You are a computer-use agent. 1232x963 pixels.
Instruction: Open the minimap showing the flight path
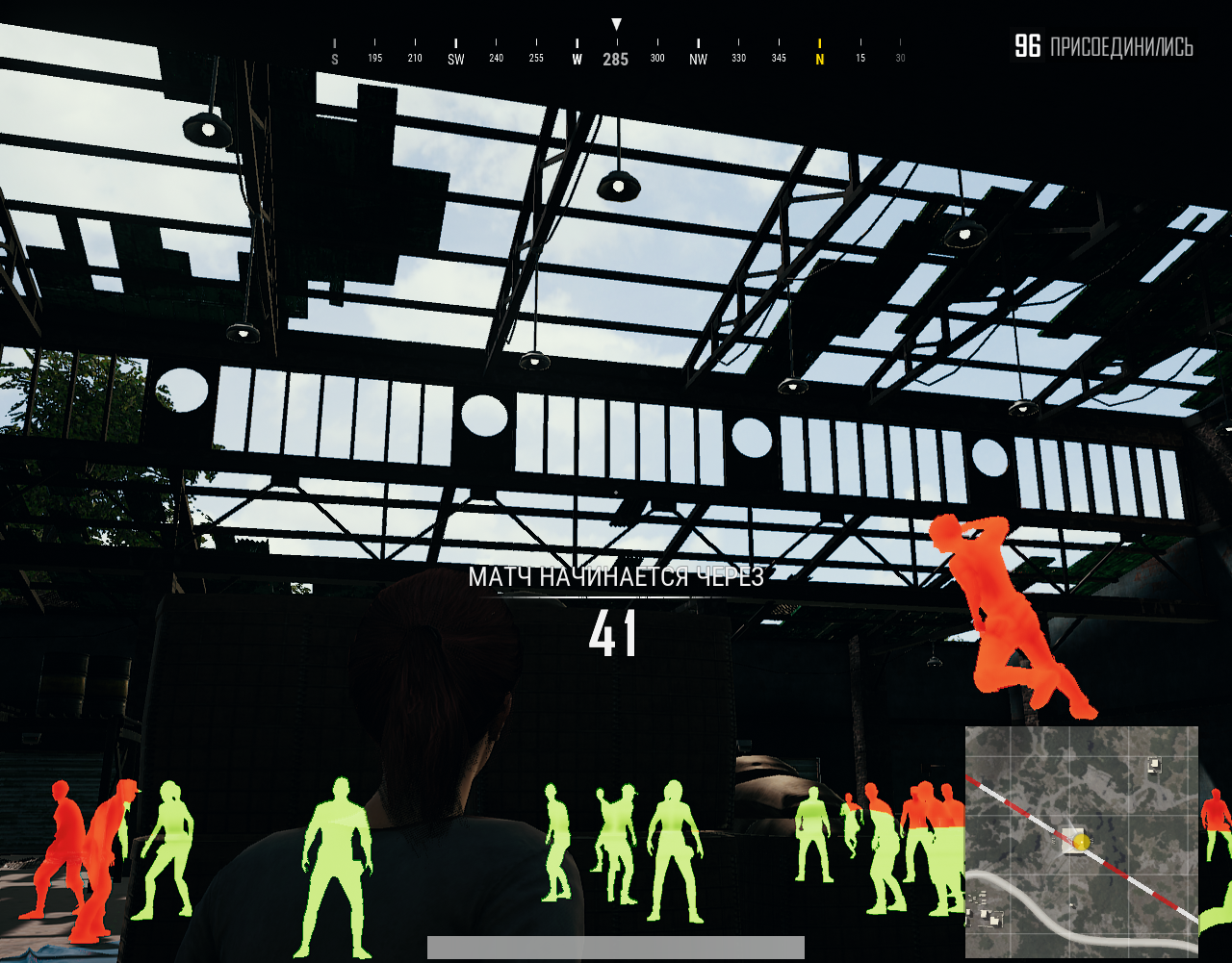[x=1081, y=841]
